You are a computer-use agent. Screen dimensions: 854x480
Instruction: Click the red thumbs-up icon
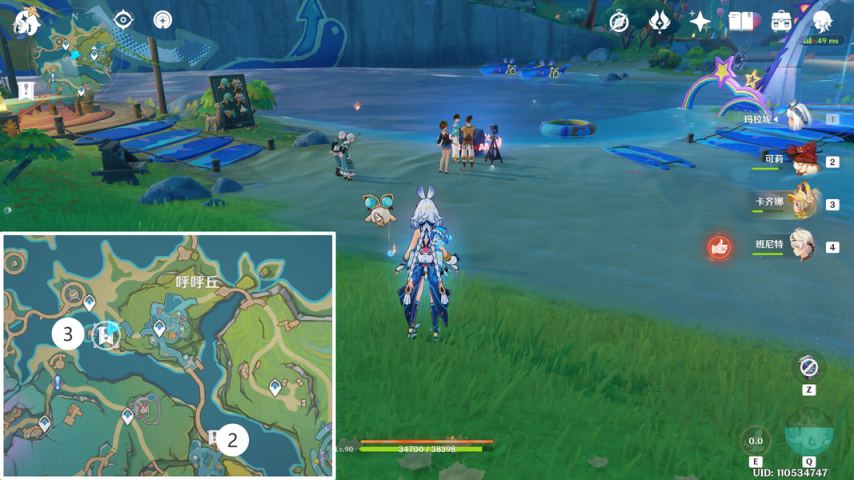tap(718, 246)
